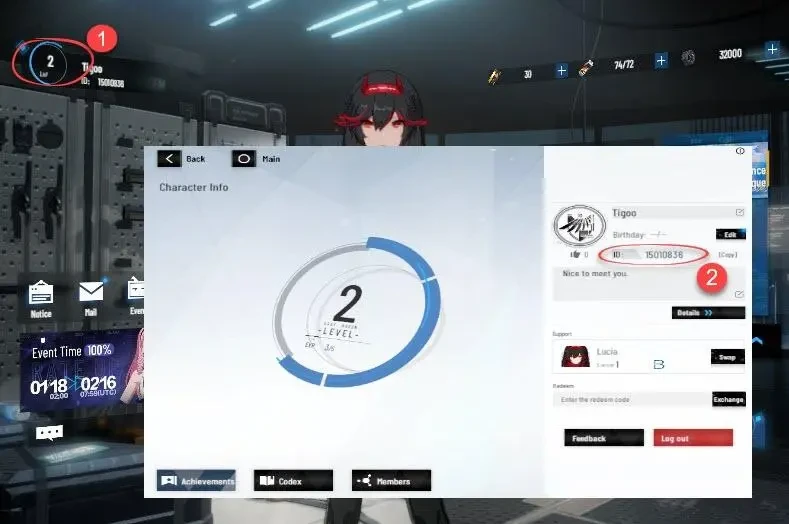Edit the 'Nice to meet you' signature
Screen dimensions: 789x524
pos(739,294)
